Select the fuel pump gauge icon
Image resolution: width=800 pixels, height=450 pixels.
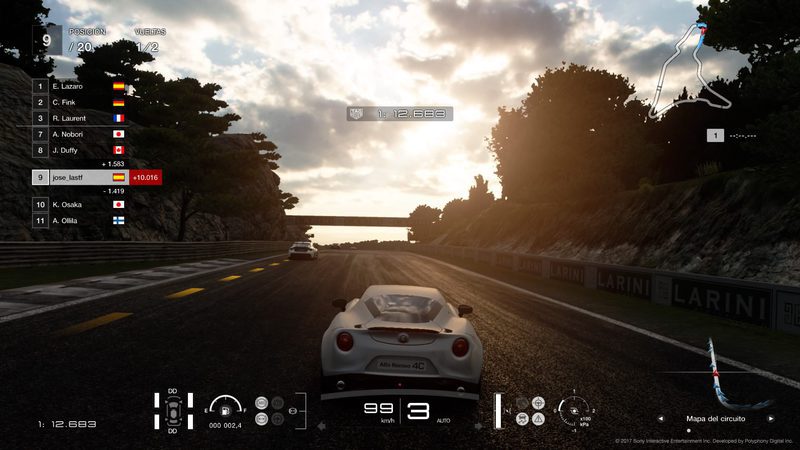[x=229, y=409]
